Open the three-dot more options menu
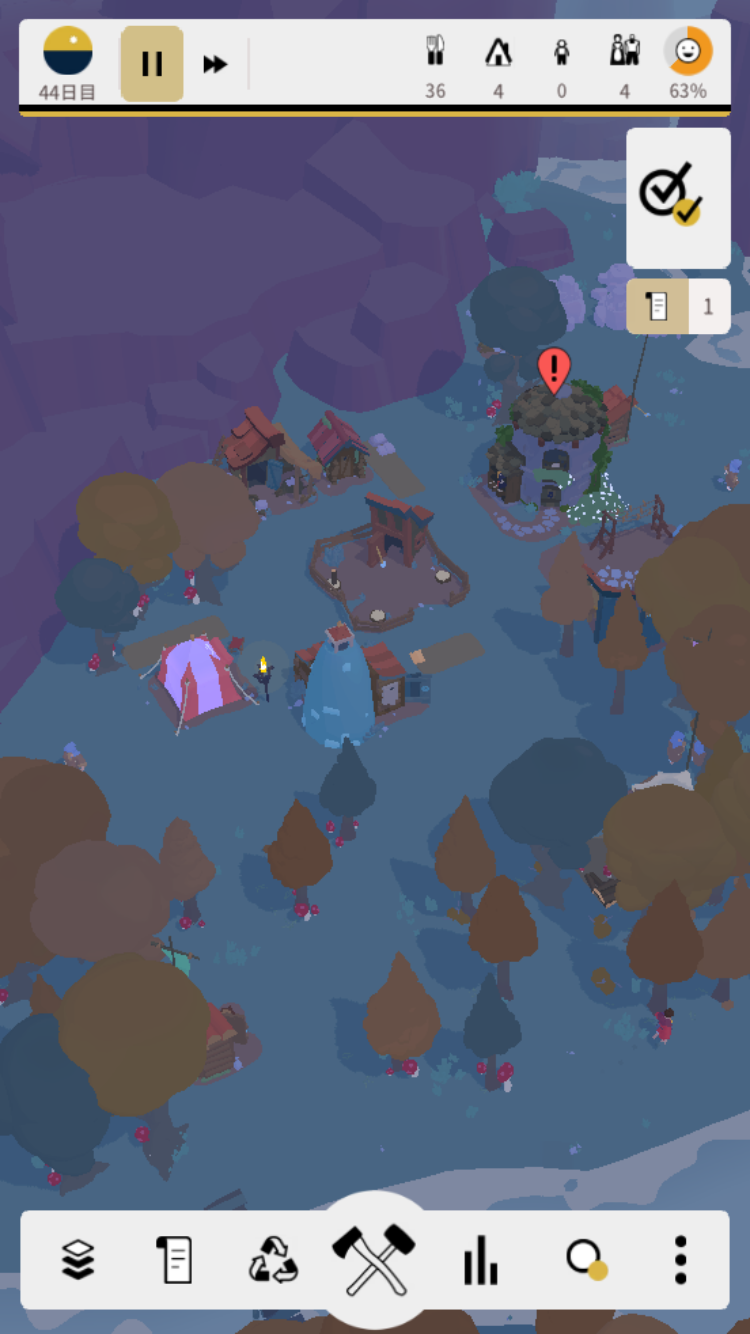Viewport: 750px width, 1334px height. point(680,1259)
